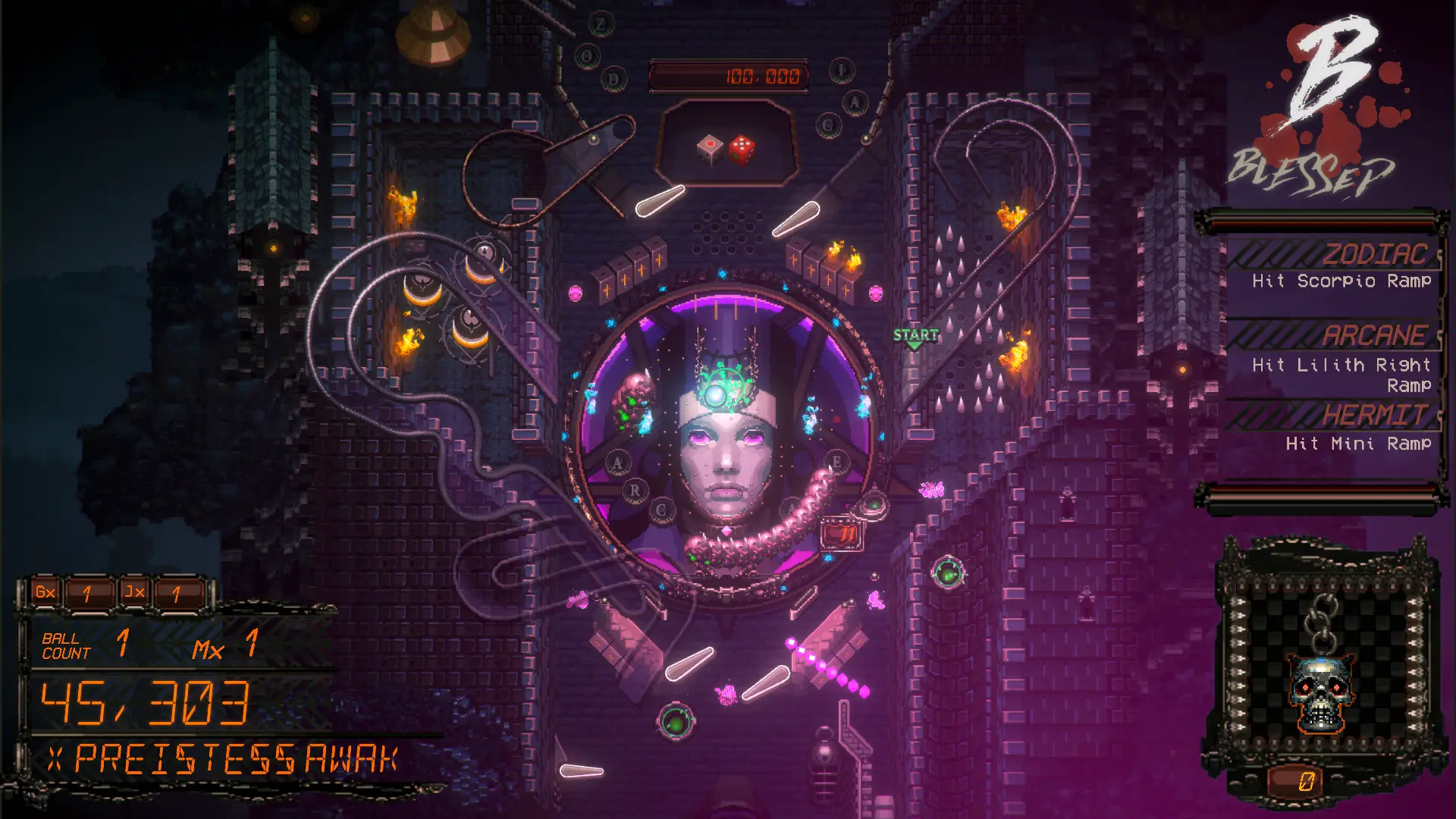Image resolution: width=1456 pixels, height=819 pixels.
Task: Collapse the HERMIT objective panel
Action: pos(1376,415)
